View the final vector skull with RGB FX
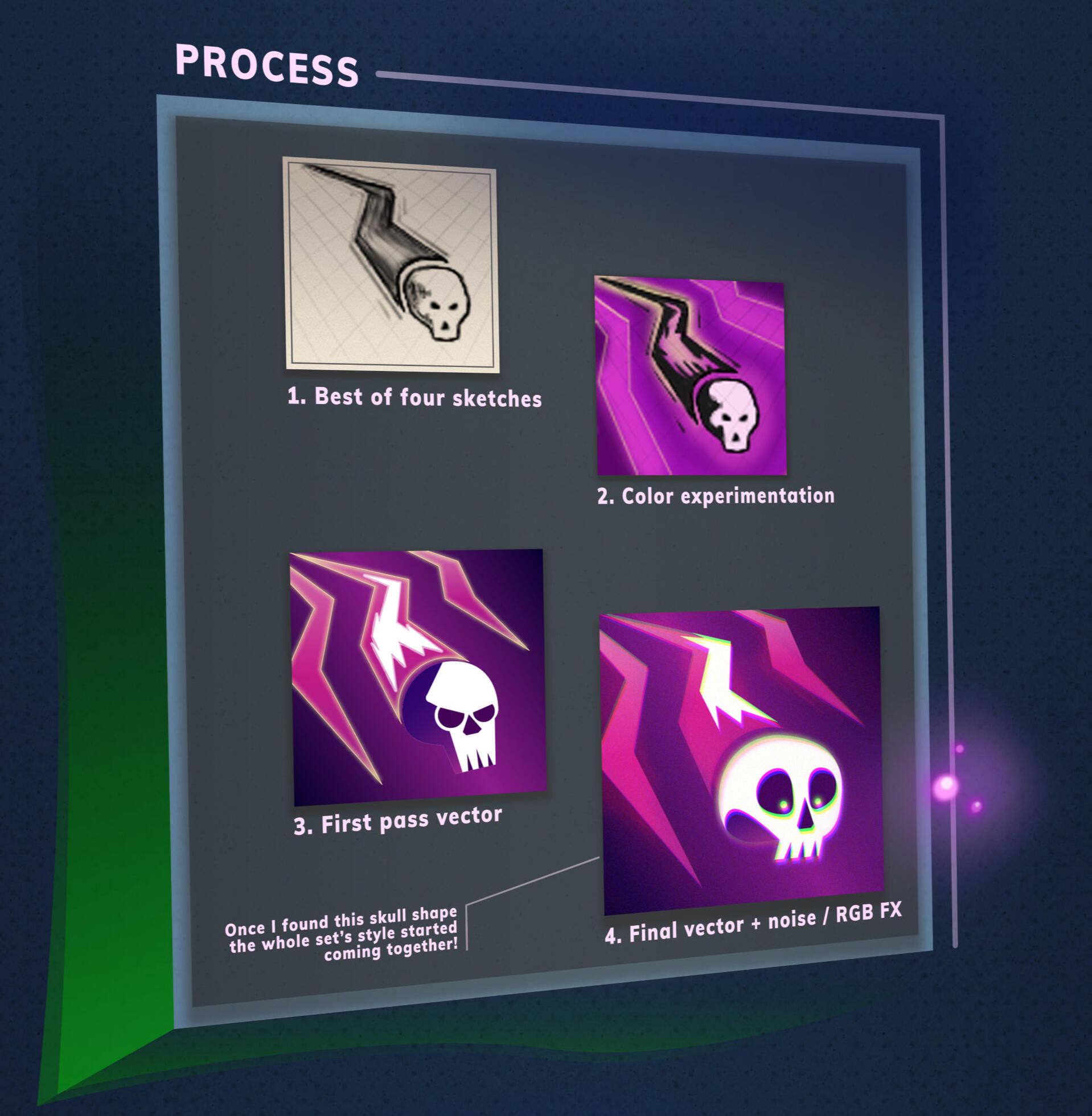Viewport: 1092px width, 1116px height. click(742, 761)
